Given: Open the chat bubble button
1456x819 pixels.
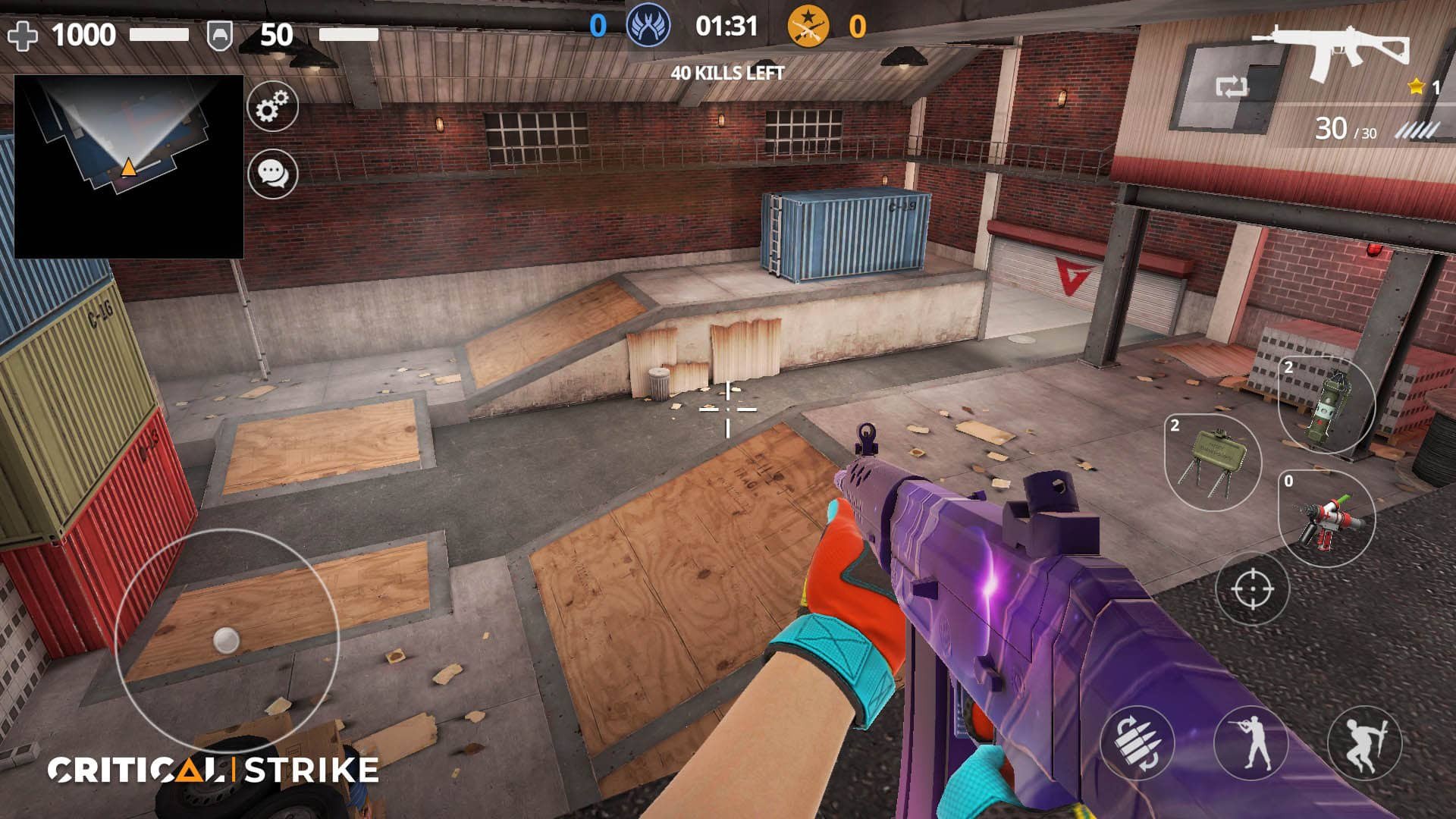Looking at the screenshot, I should pyautogui.click(x=272, y=174).
